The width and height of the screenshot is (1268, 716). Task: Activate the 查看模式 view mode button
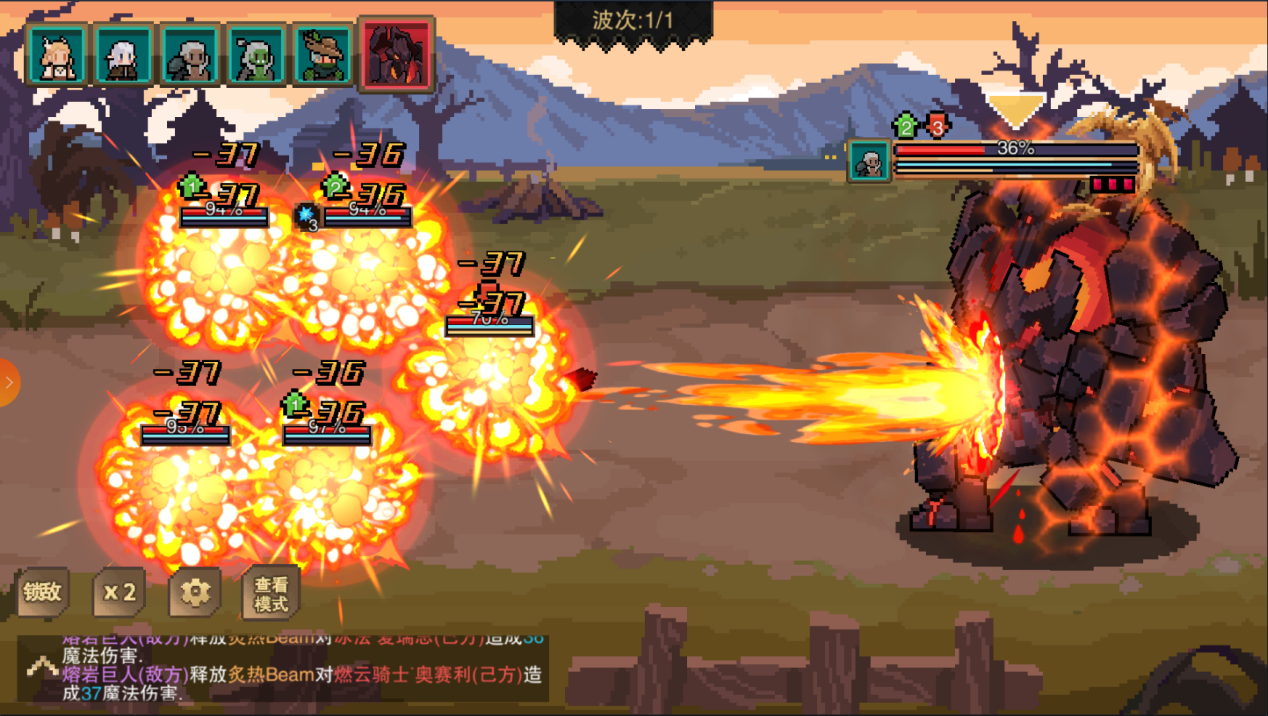[271, 594]
